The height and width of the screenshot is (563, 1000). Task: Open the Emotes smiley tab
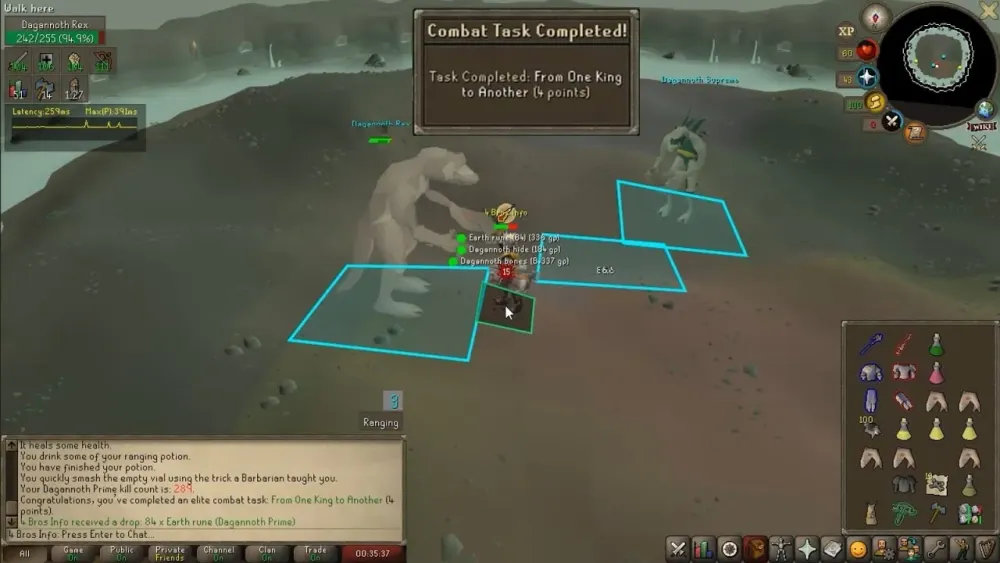click(x=858, y=548)
